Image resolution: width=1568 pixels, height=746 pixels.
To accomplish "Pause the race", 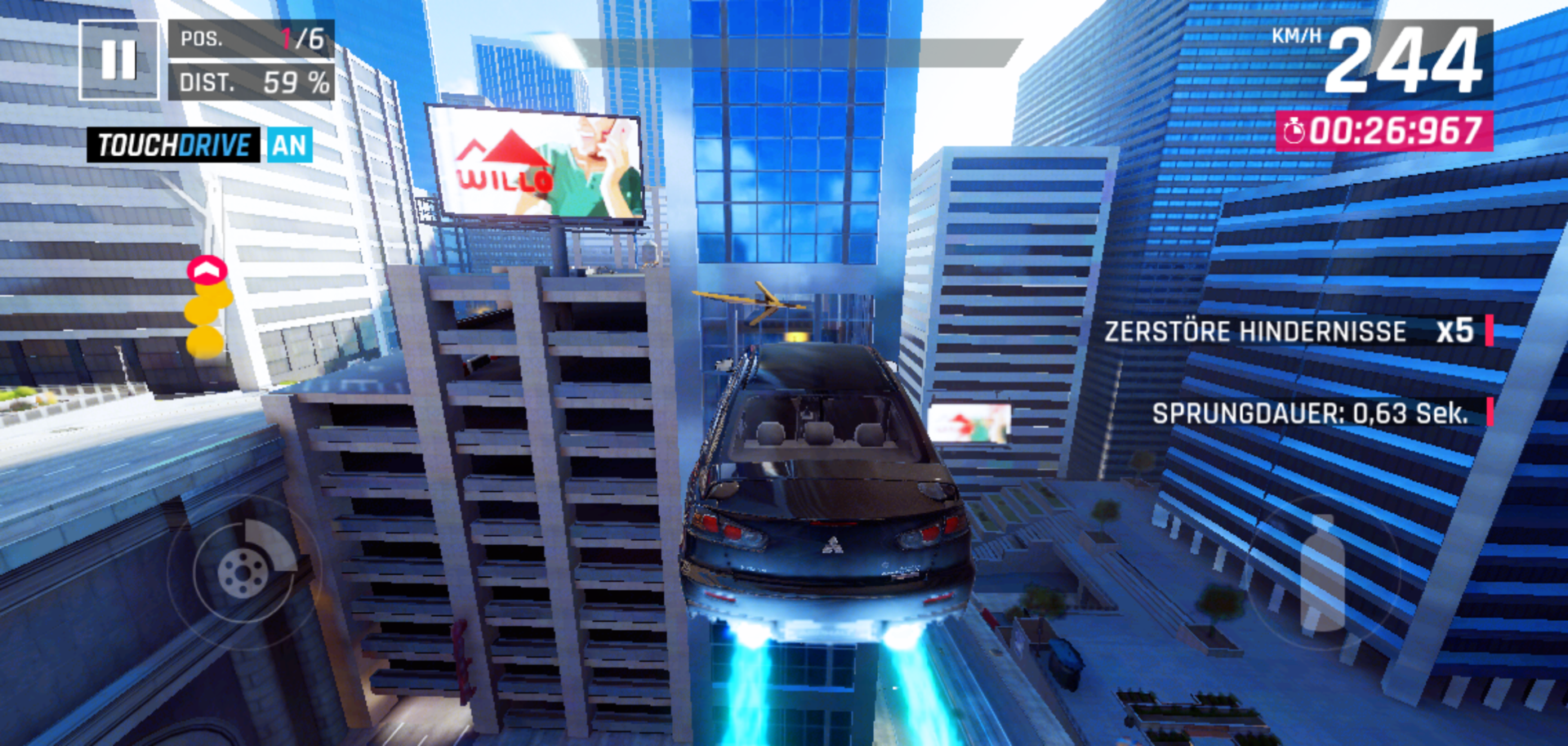I will 119,60.
